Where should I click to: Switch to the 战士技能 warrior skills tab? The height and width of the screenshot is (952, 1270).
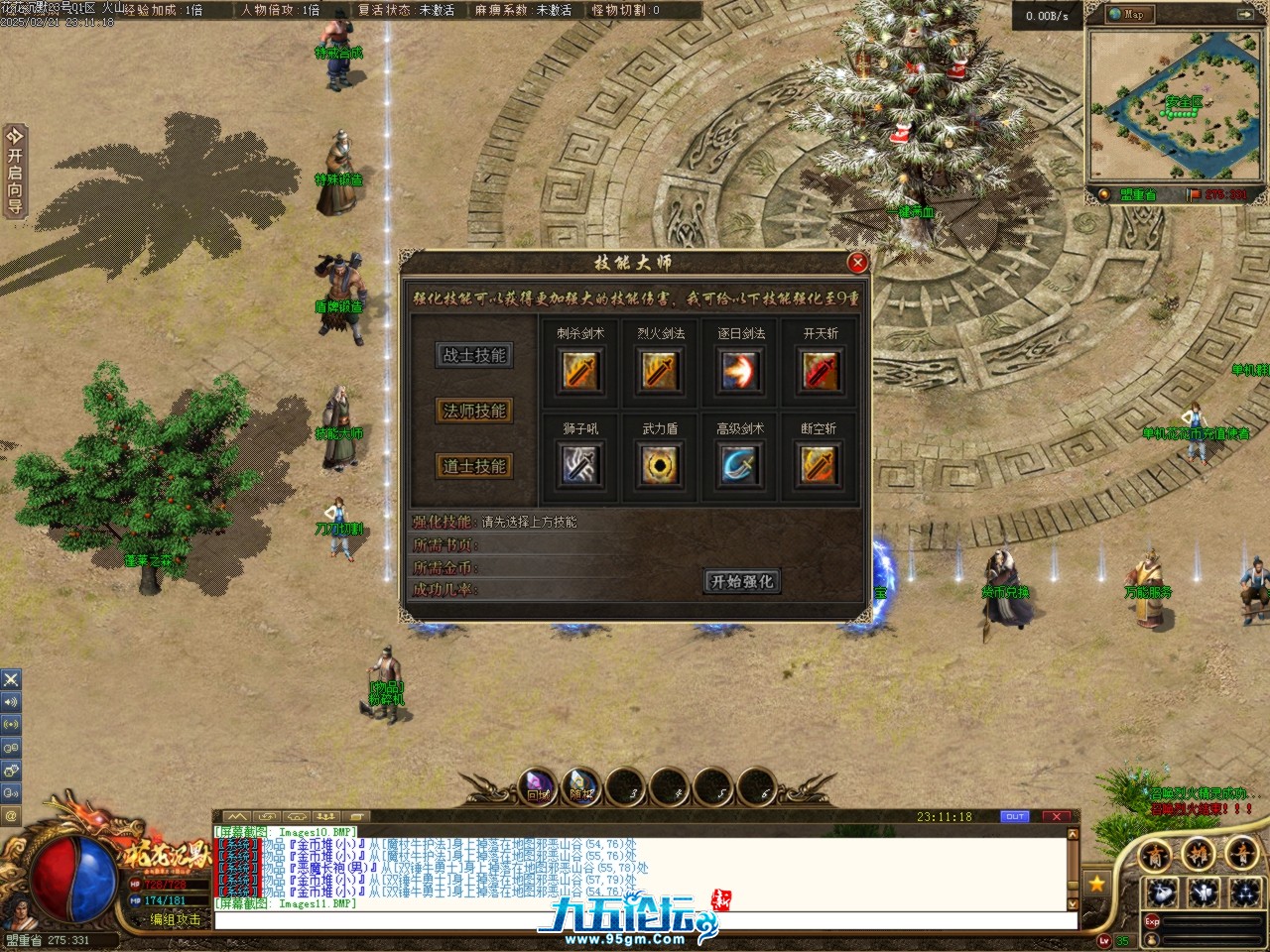coord(475,355)
